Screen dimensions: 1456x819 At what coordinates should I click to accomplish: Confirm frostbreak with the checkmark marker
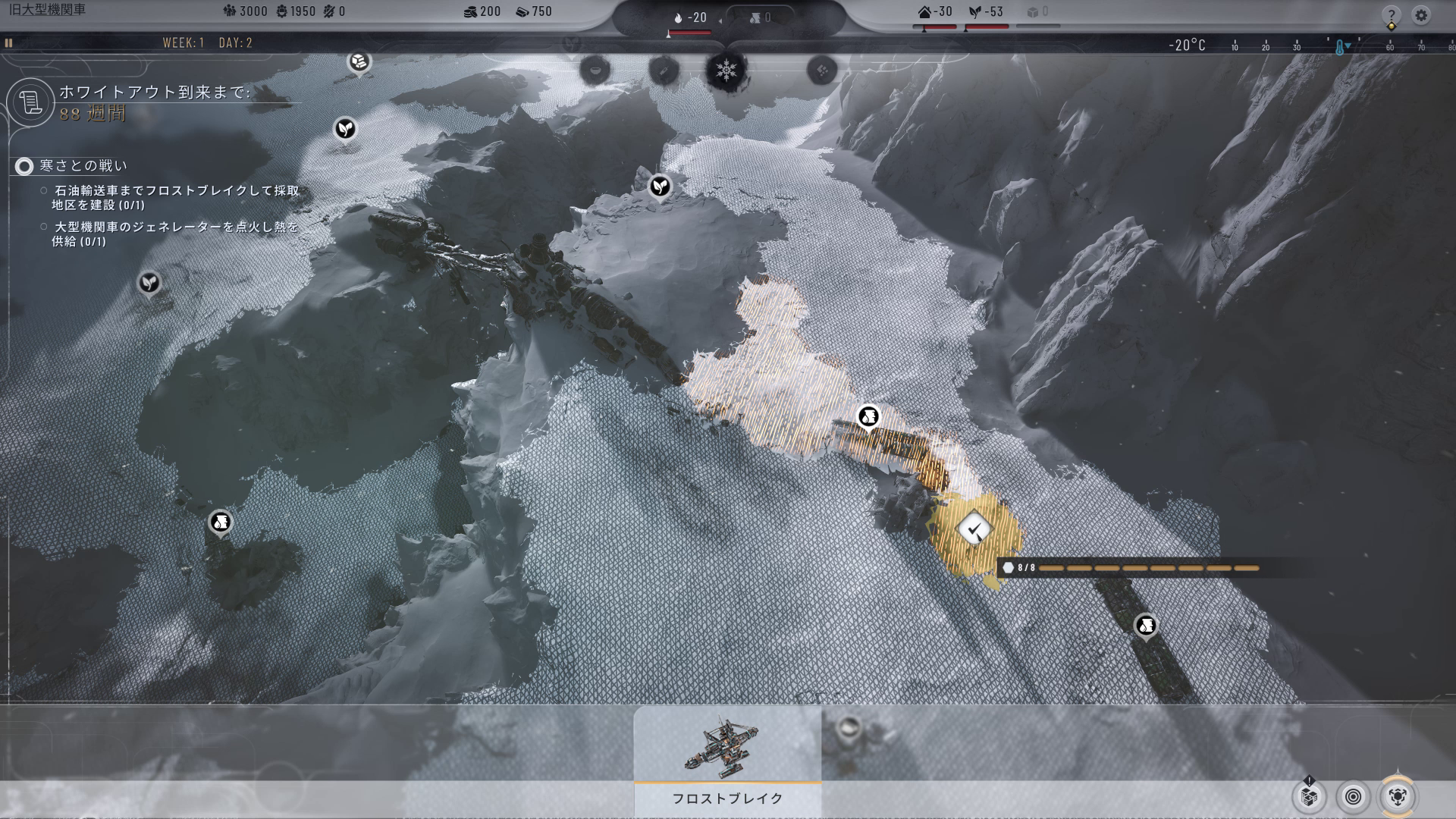974,528
